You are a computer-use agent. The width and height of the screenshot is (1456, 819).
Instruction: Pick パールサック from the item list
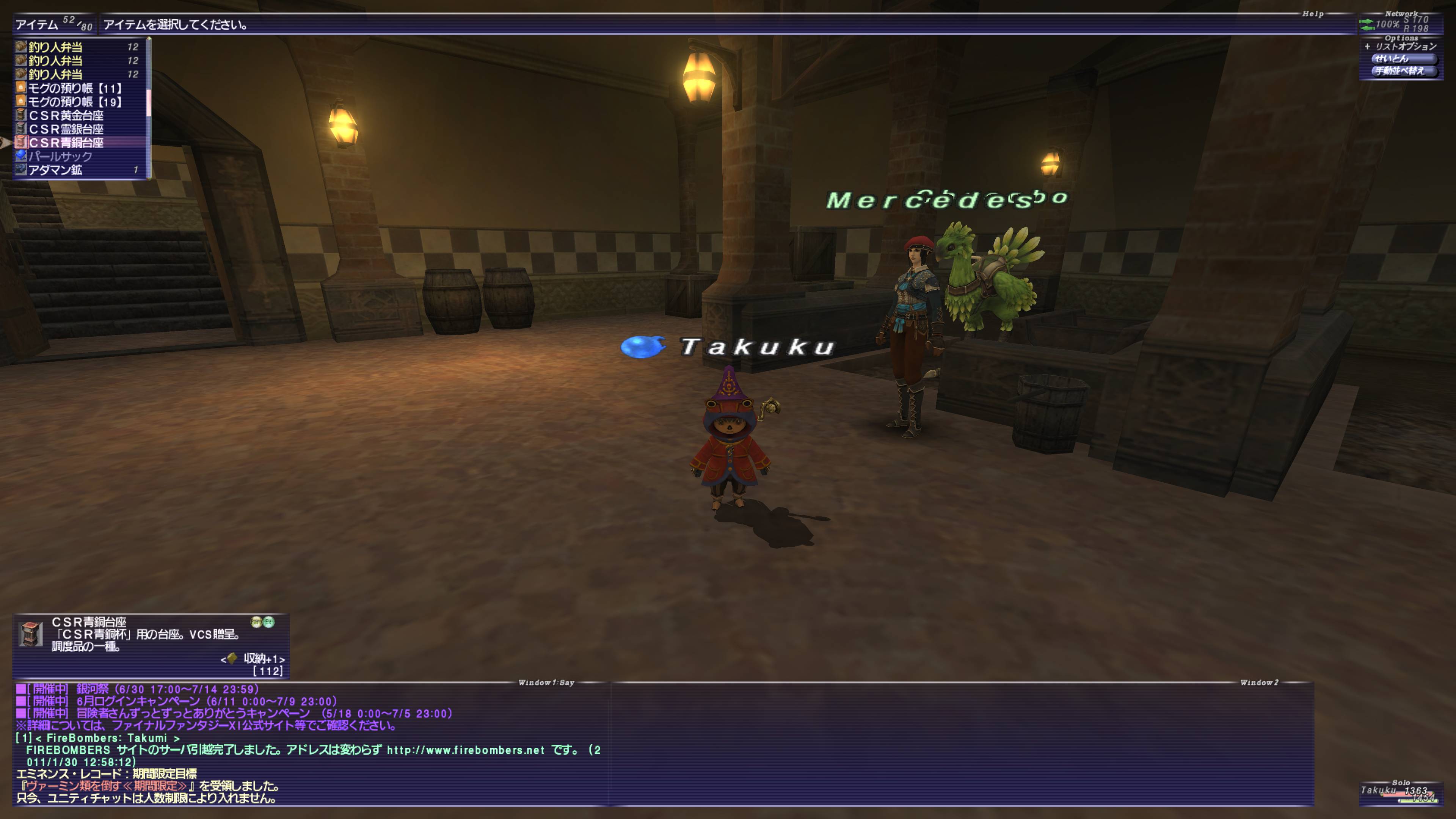[60, 156]
